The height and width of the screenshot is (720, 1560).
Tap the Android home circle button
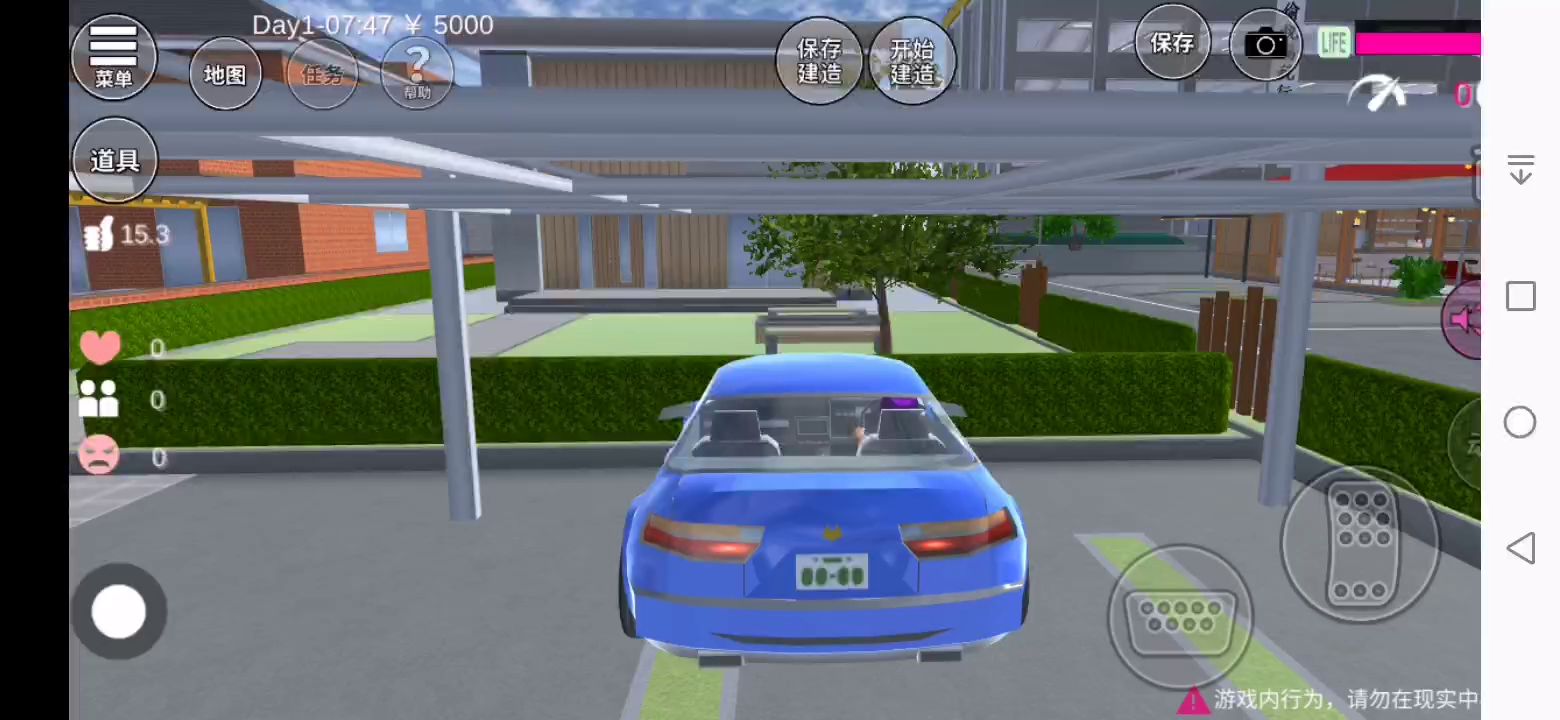pyautogui.click(x=1520, y=422)
